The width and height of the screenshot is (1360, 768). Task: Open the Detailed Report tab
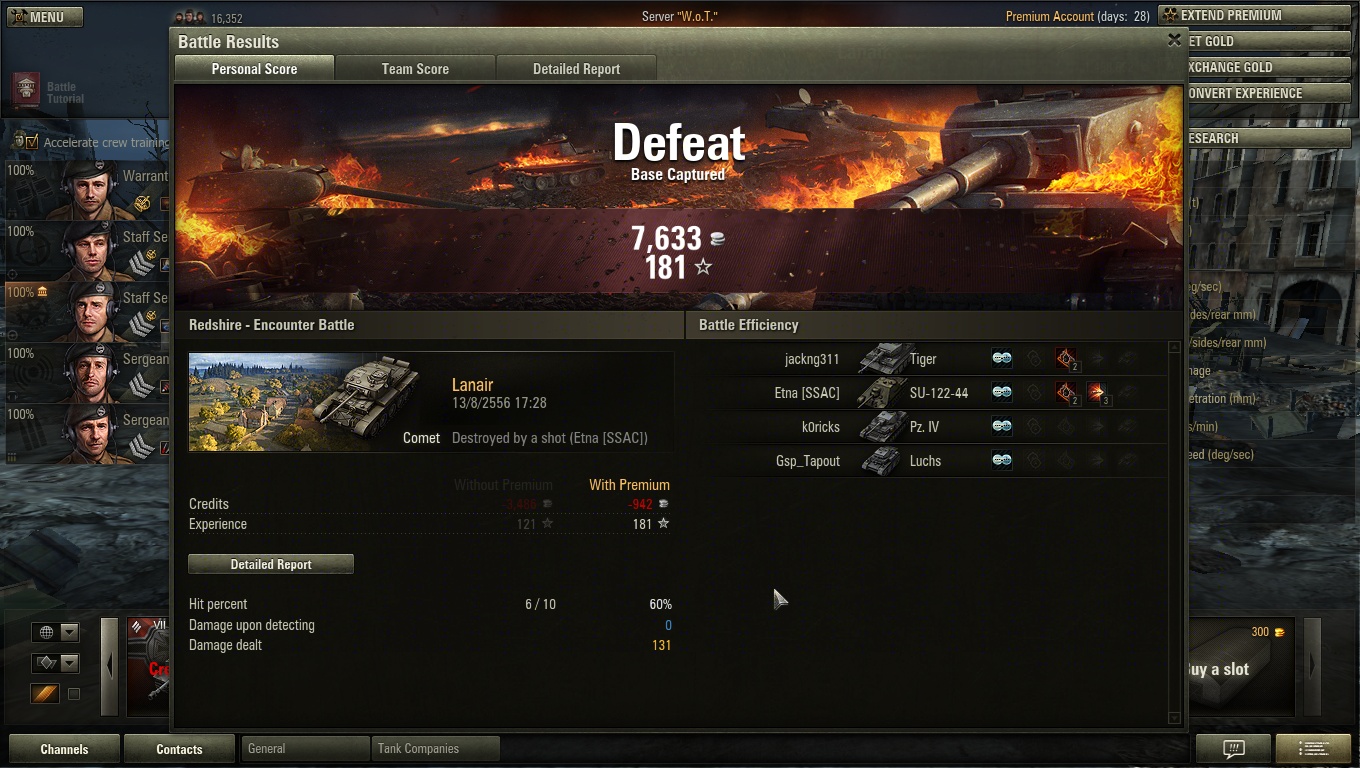pyautogui.click(x=576, y=69)
